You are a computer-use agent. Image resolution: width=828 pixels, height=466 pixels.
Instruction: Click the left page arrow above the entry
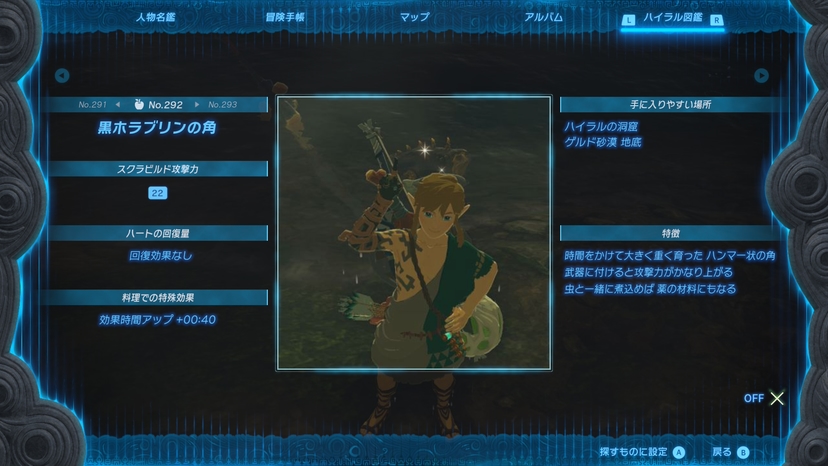pos(62,75)
